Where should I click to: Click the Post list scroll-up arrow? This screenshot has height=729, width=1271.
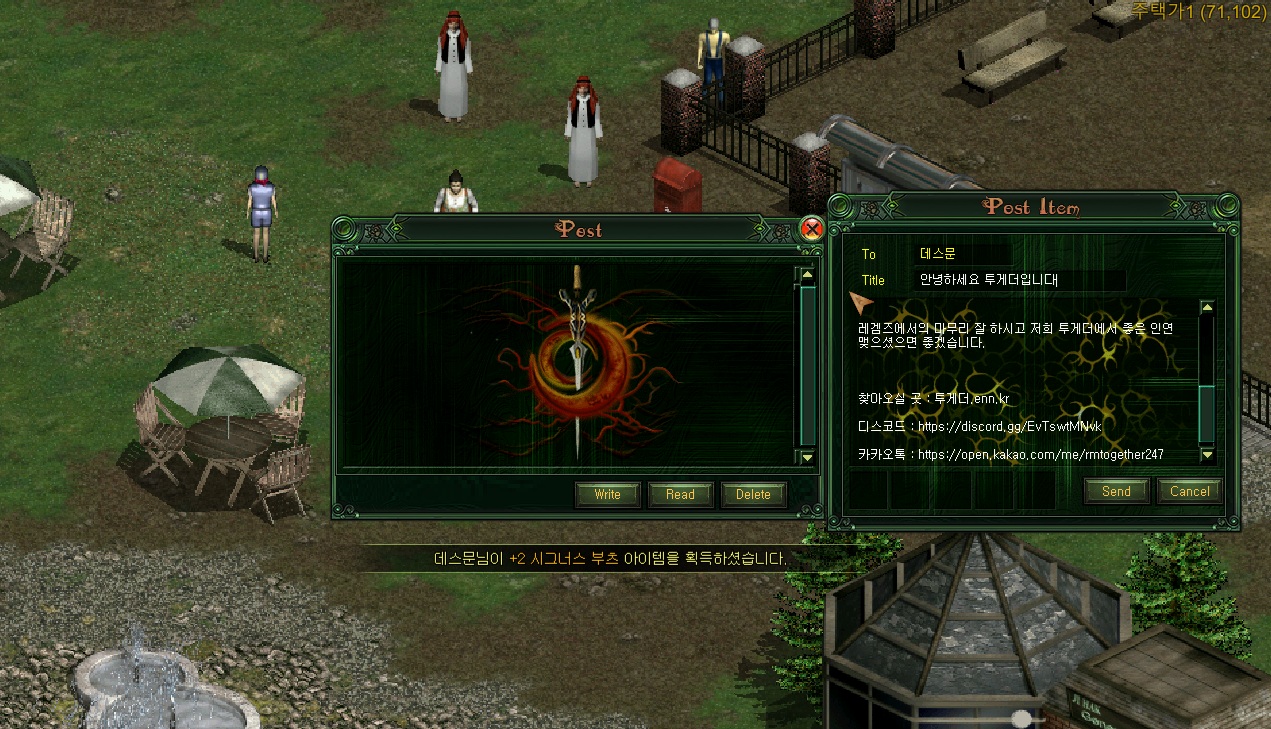tap(808, 275)
